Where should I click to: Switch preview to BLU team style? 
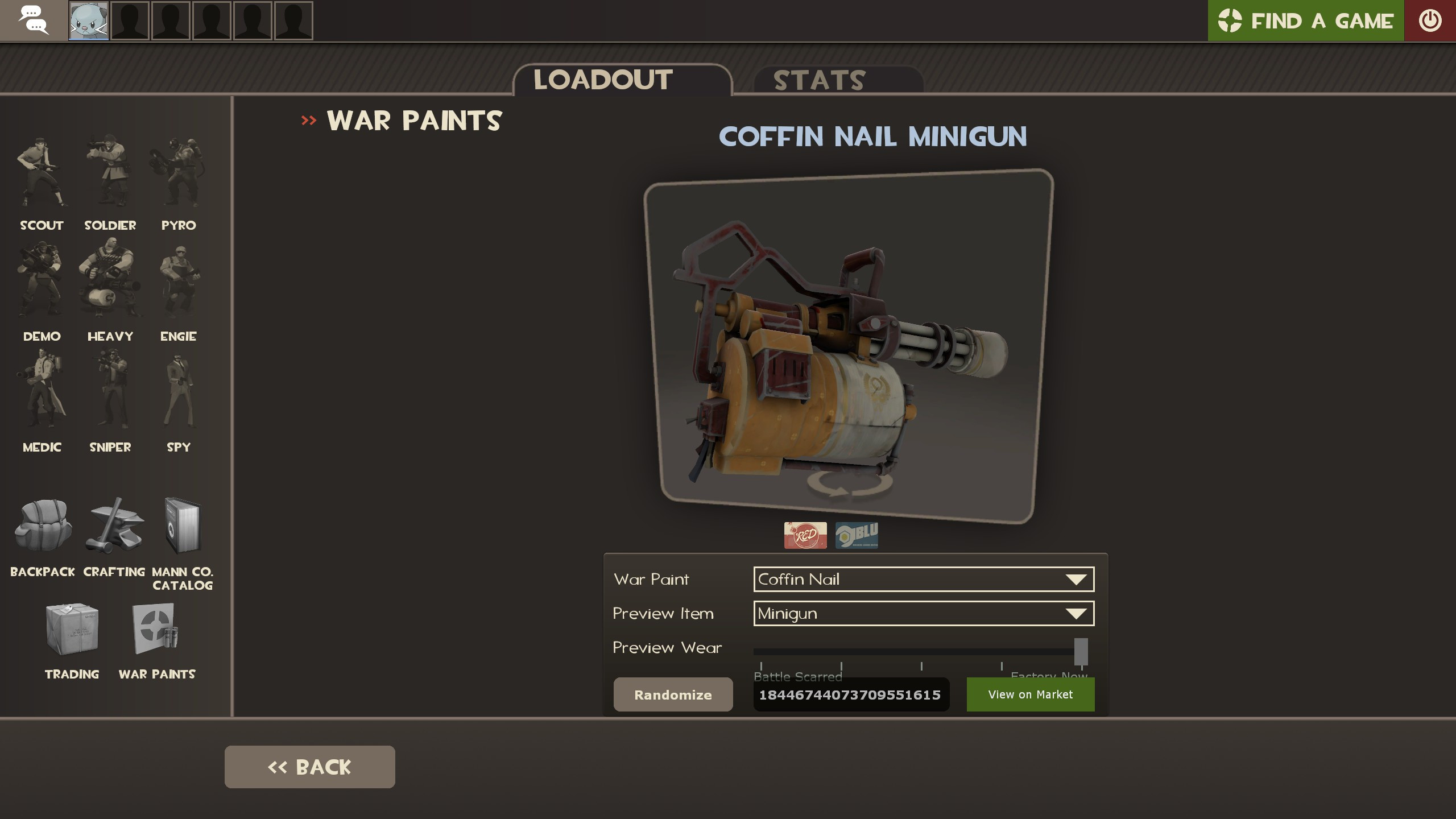click(x=859, y=535)
